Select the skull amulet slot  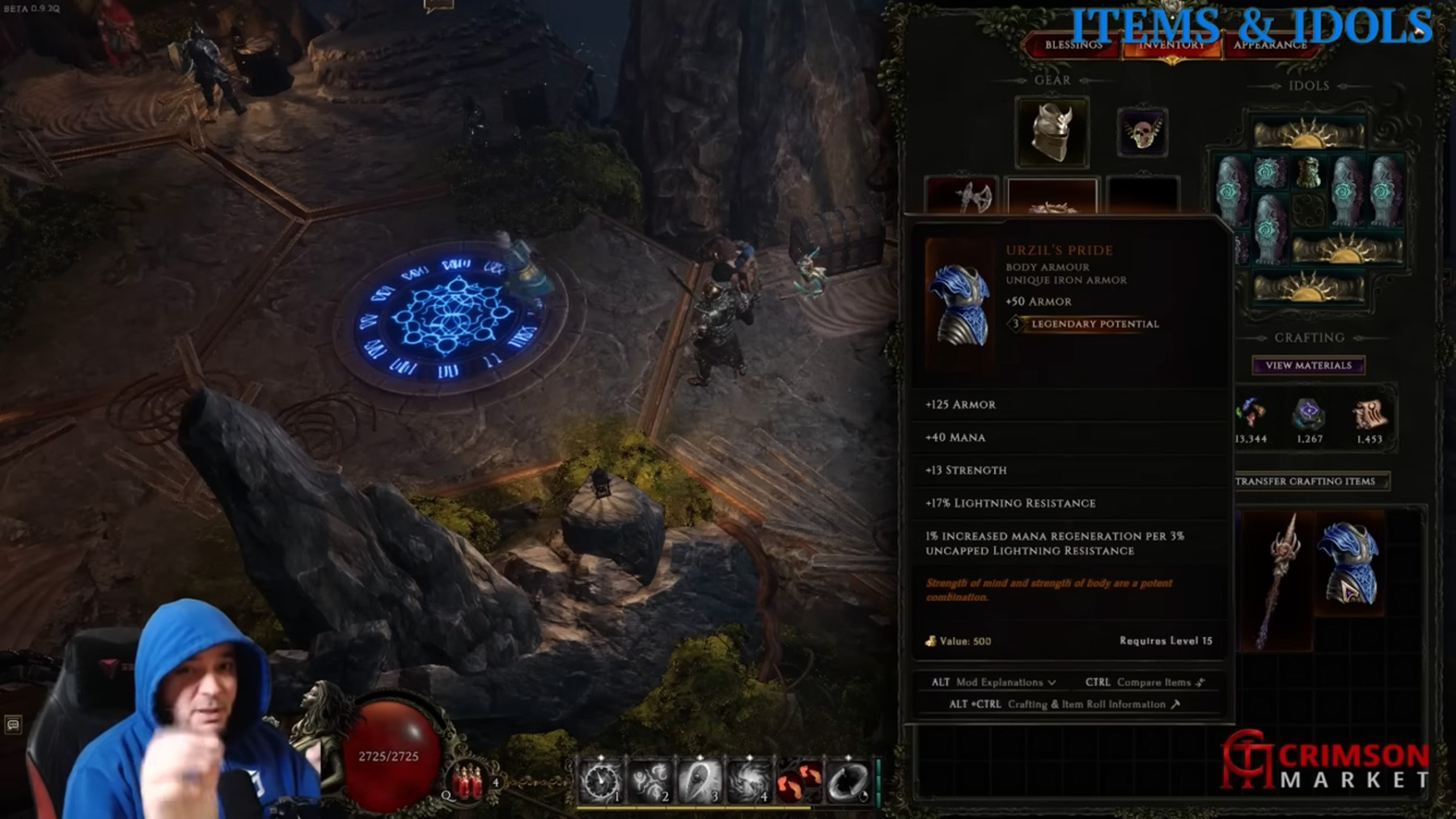point(1142,133)
